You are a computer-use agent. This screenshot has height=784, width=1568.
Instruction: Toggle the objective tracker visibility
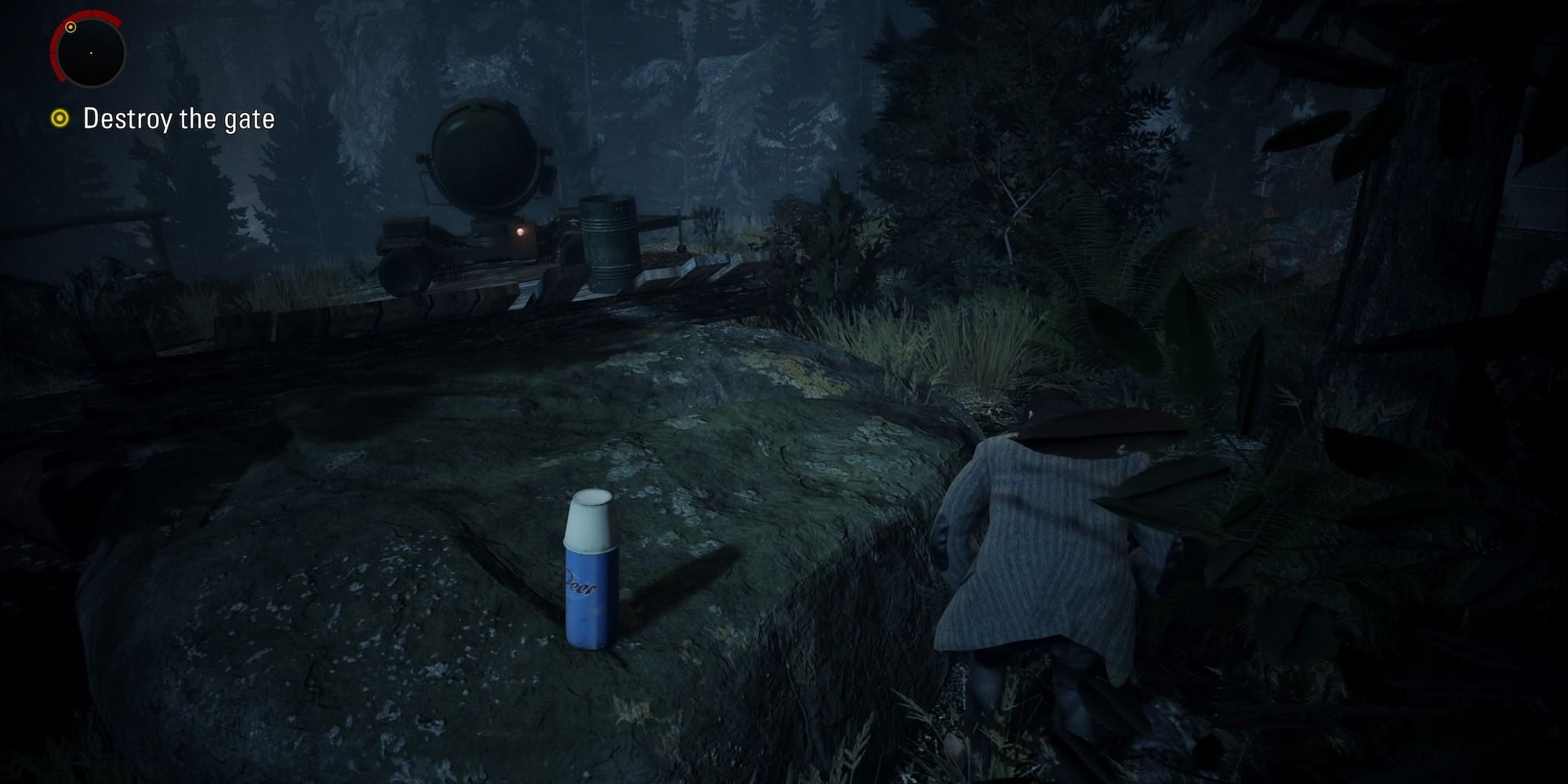pos(61,119)
